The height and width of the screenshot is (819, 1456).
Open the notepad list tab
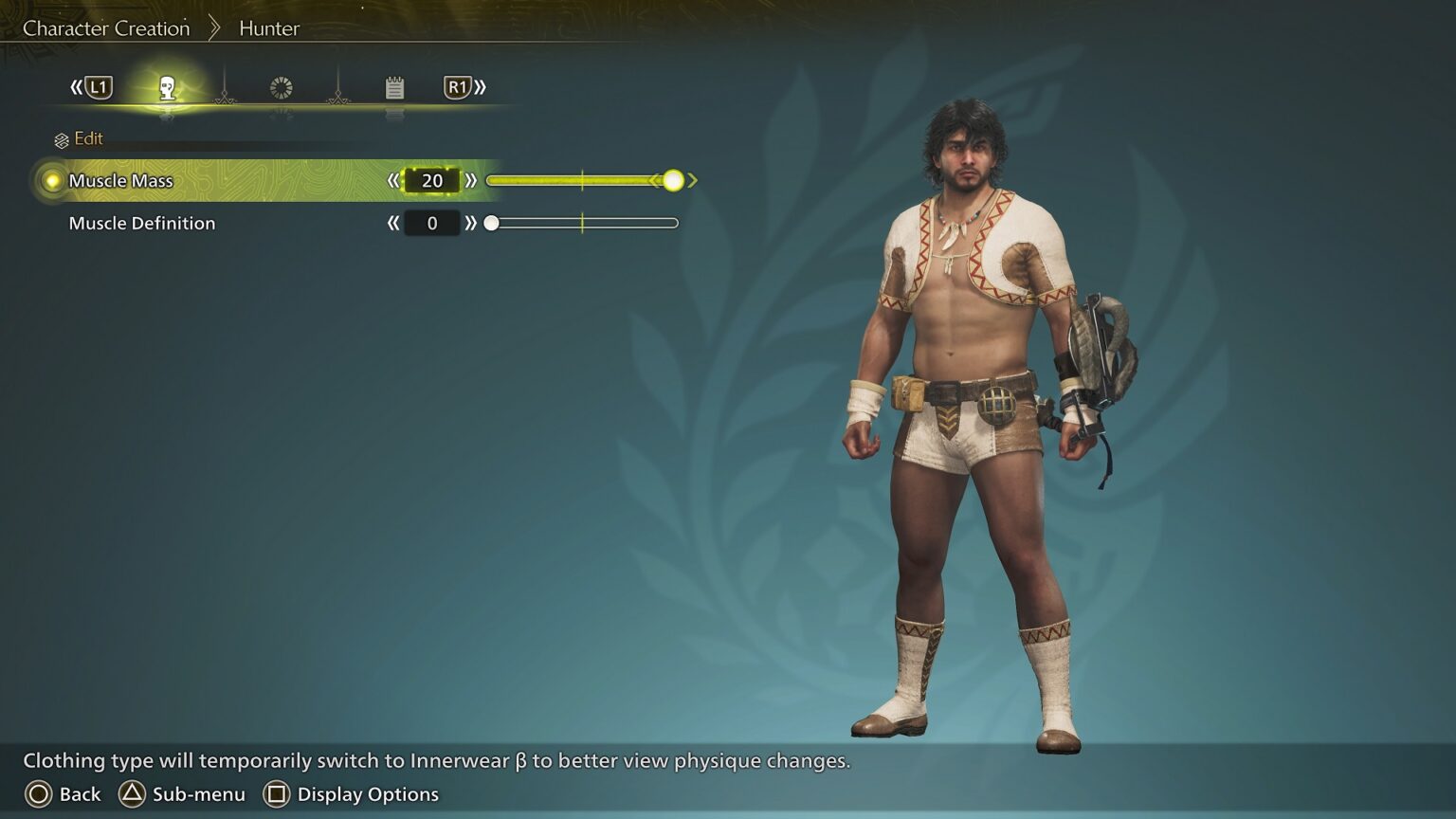tap(395, 88)
